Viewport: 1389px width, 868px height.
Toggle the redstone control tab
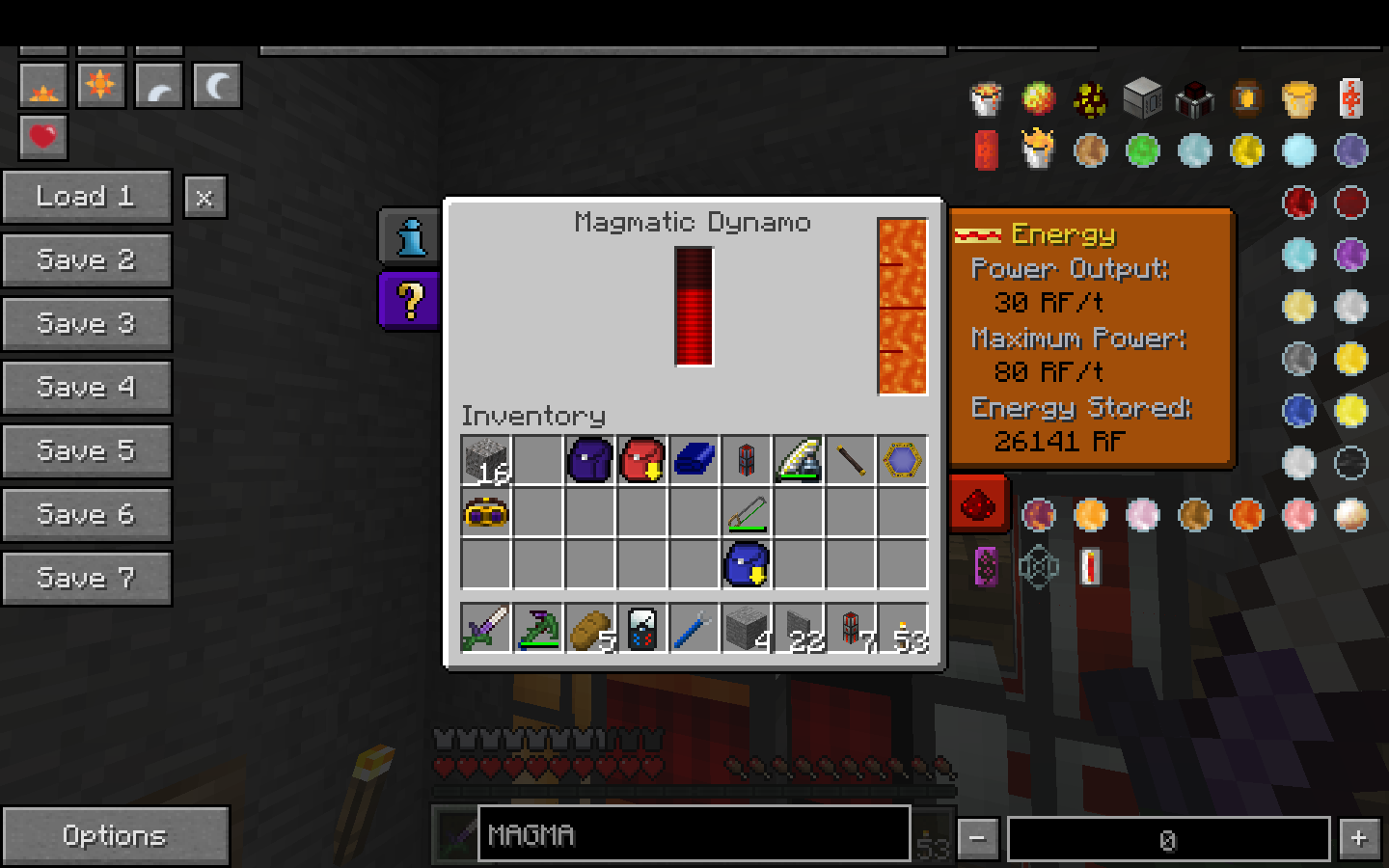click(x=978, y=502)
